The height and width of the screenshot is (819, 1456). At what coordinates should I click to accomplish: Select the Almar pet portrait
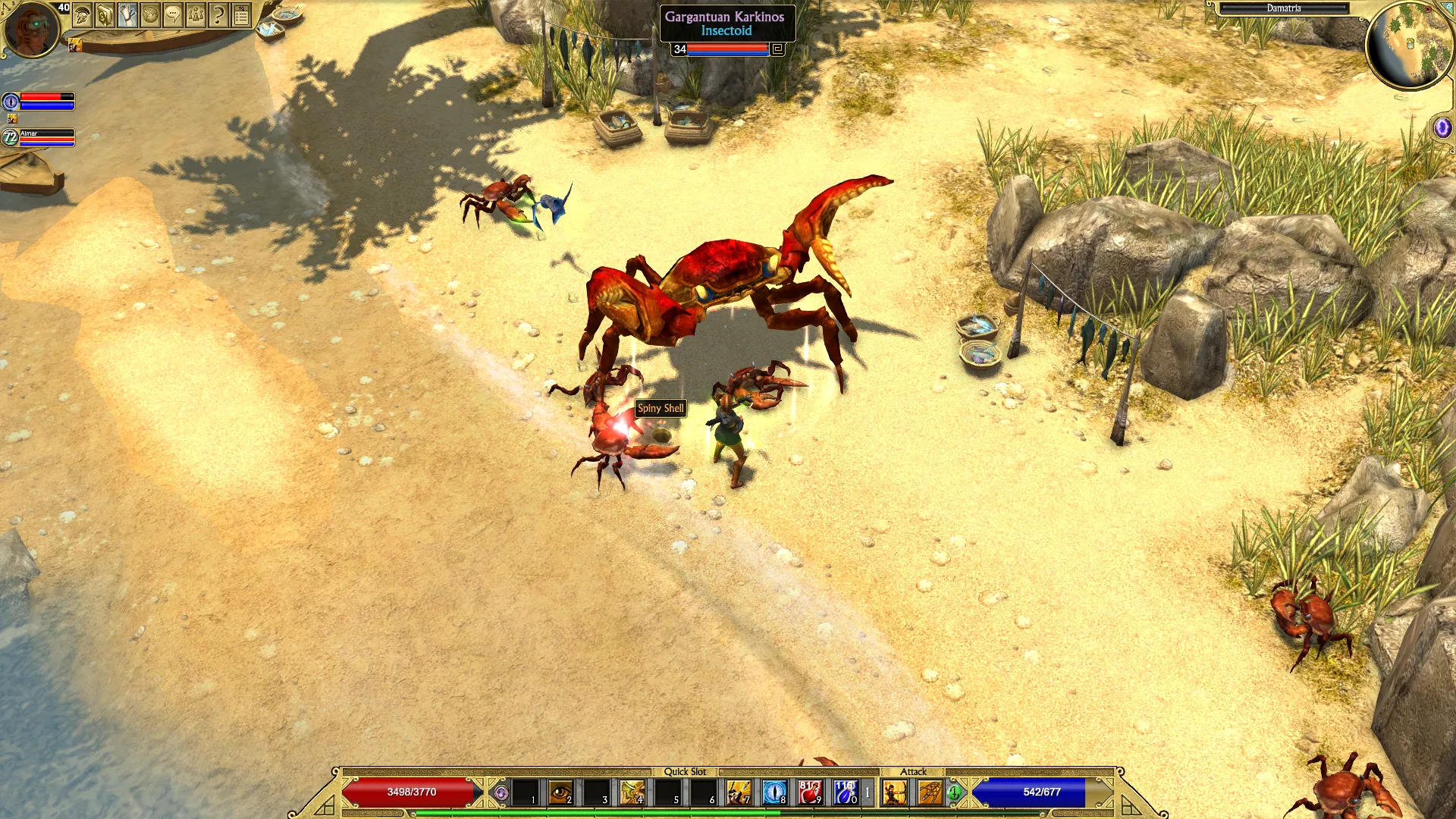(10, 137)
